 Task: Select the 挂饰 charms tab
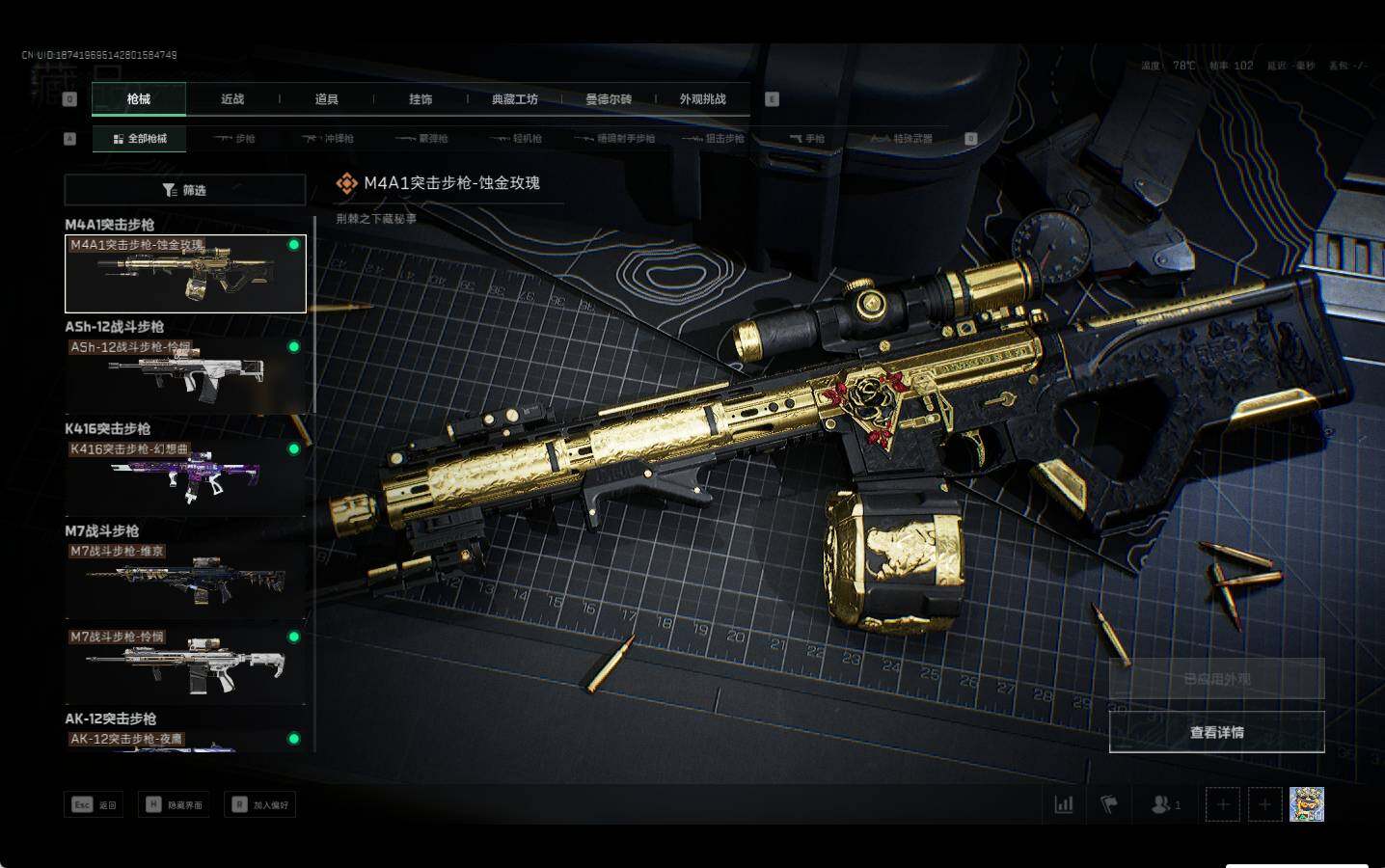pos(421,99)
